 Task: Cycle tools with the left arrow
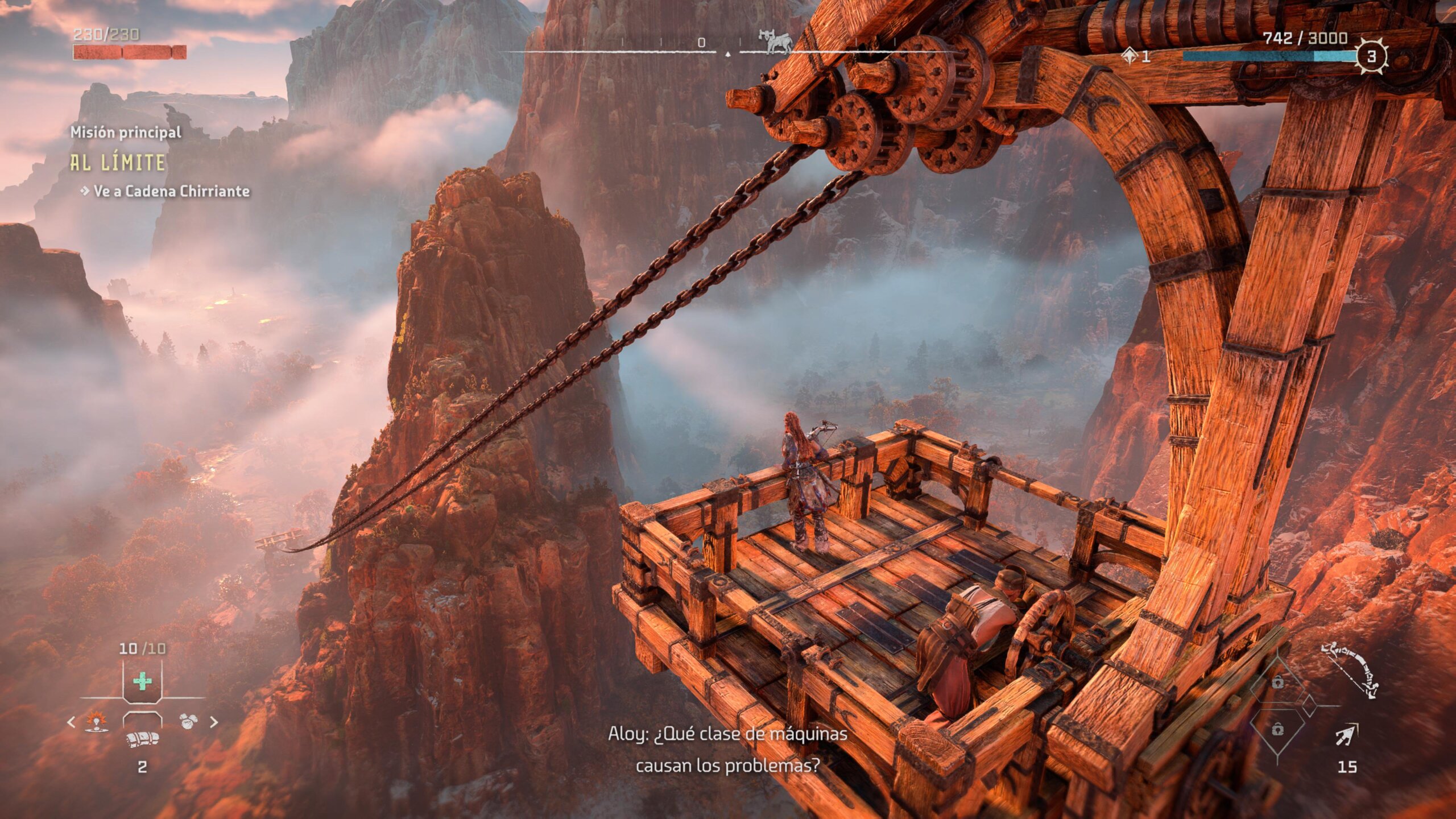tap(71, 722)
